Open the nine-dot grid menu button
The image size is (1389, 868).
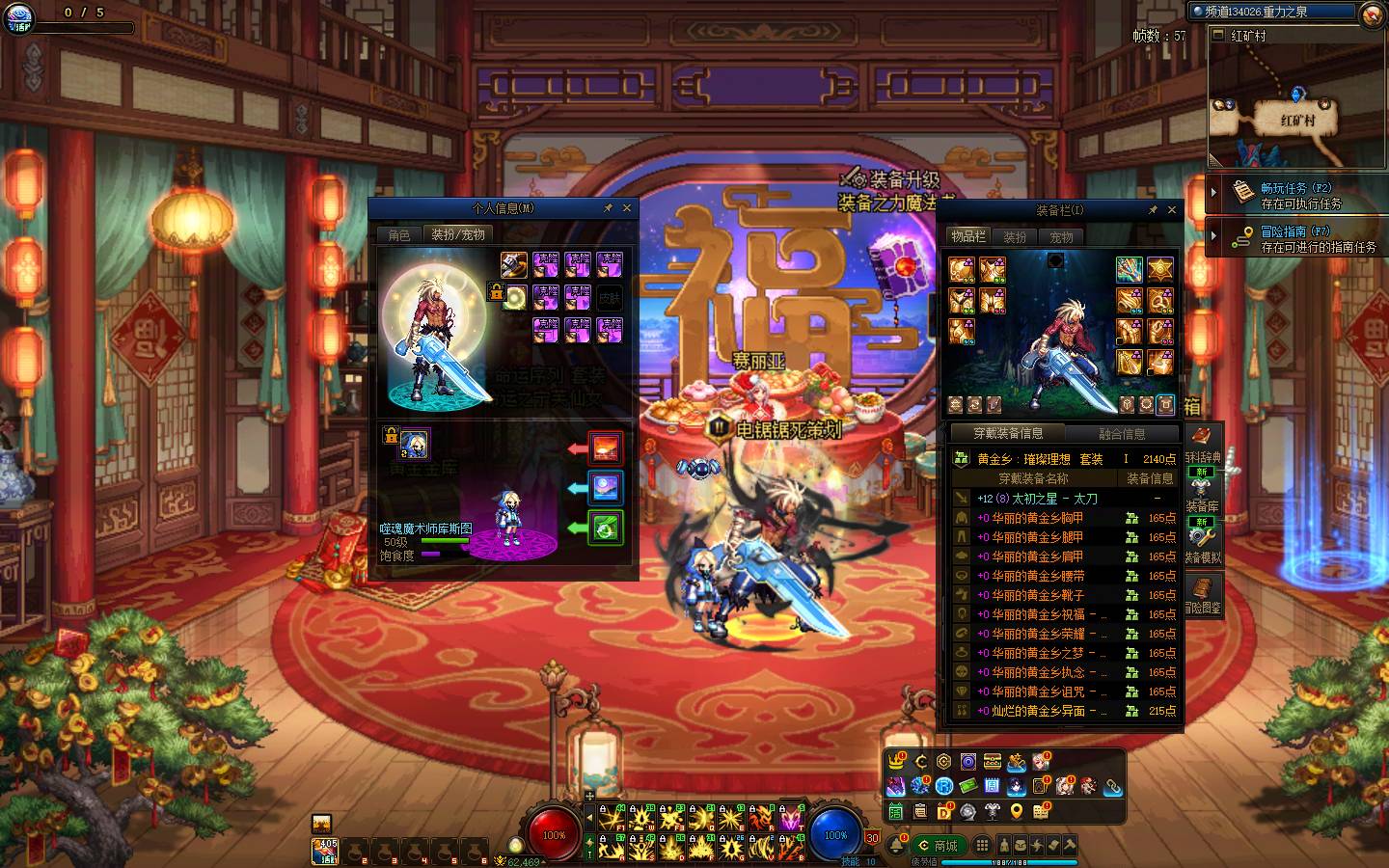click(x=982, y=846)
